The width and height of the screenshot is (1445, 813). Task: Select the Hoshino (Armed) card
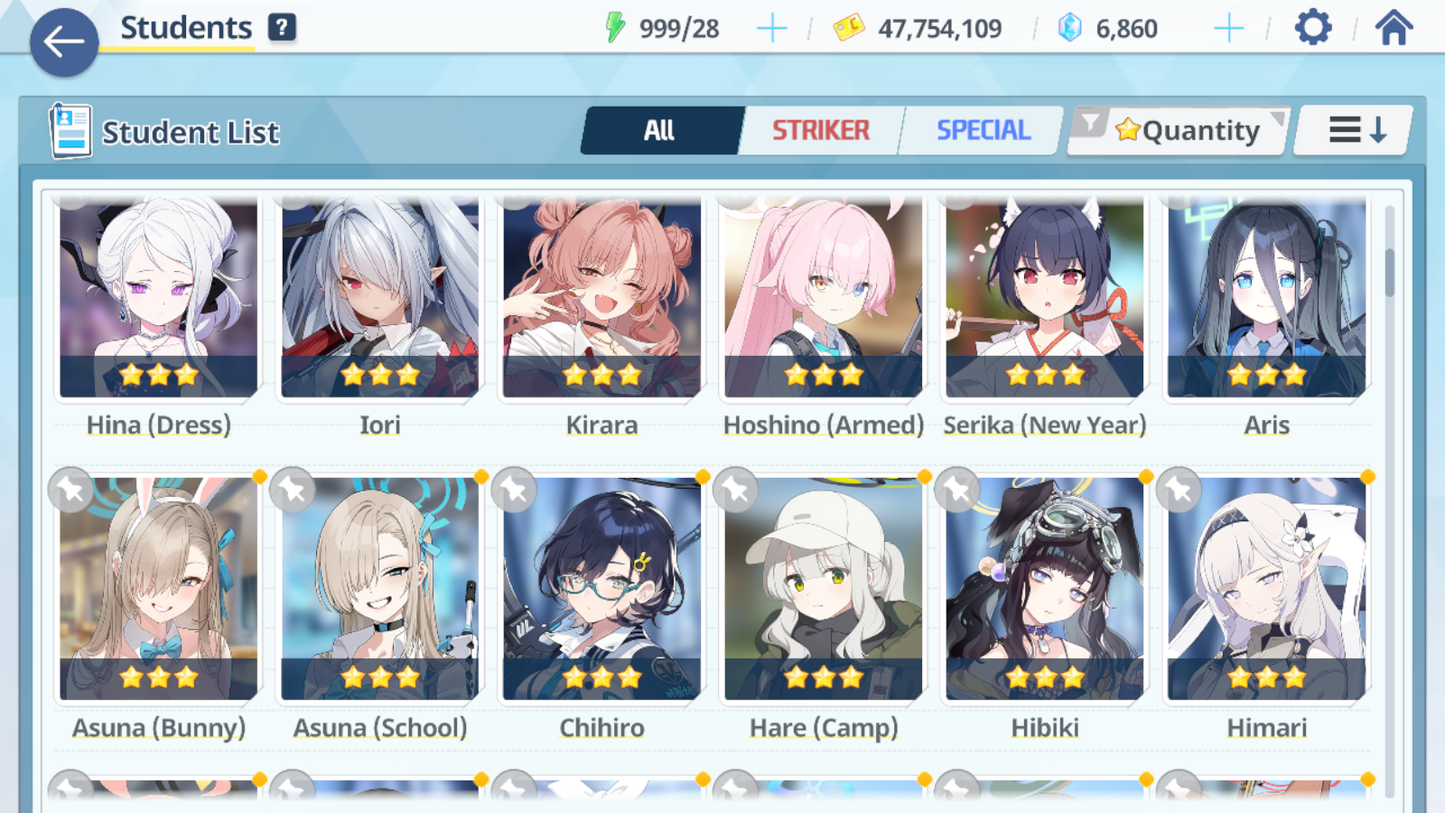[x=823, y=300]
